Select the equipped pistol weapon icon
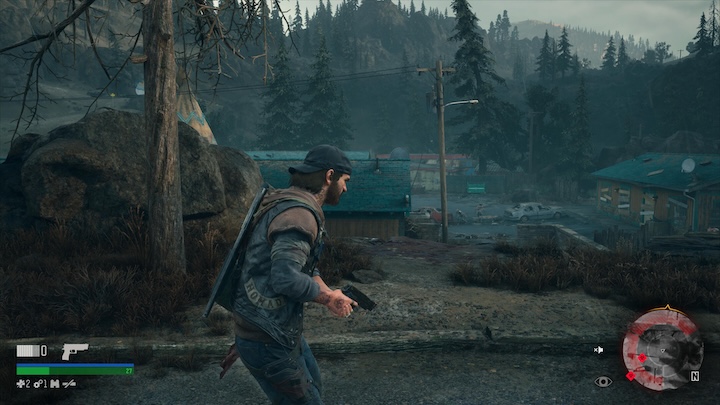This screenshot has width=720, height=405. [74, 351]
